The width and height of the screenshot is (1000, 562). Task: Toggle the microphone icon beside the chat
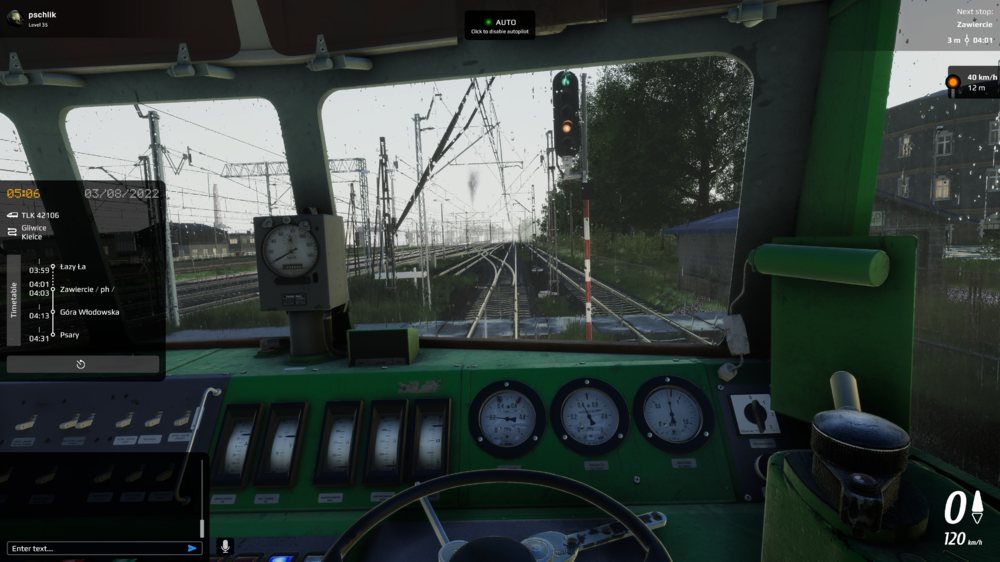pos(225,547)
